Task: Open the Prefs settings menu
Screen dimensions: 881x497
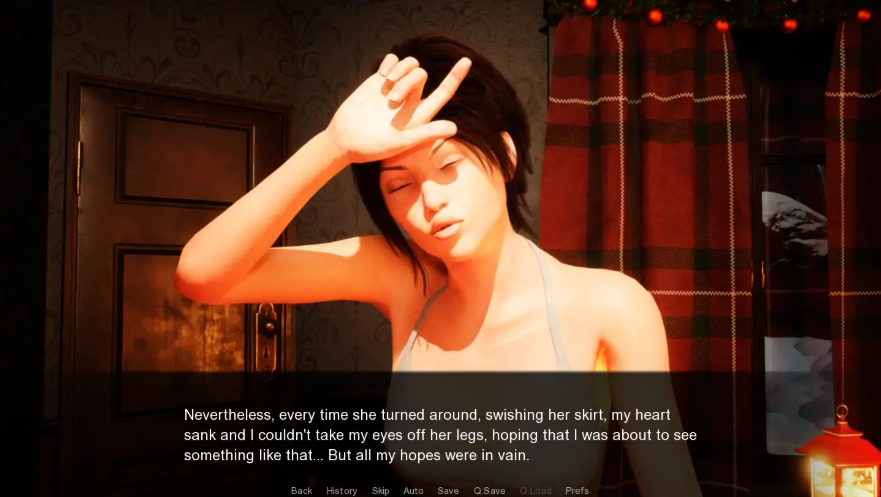Action: pyautogui.click(x=577, y=490)
